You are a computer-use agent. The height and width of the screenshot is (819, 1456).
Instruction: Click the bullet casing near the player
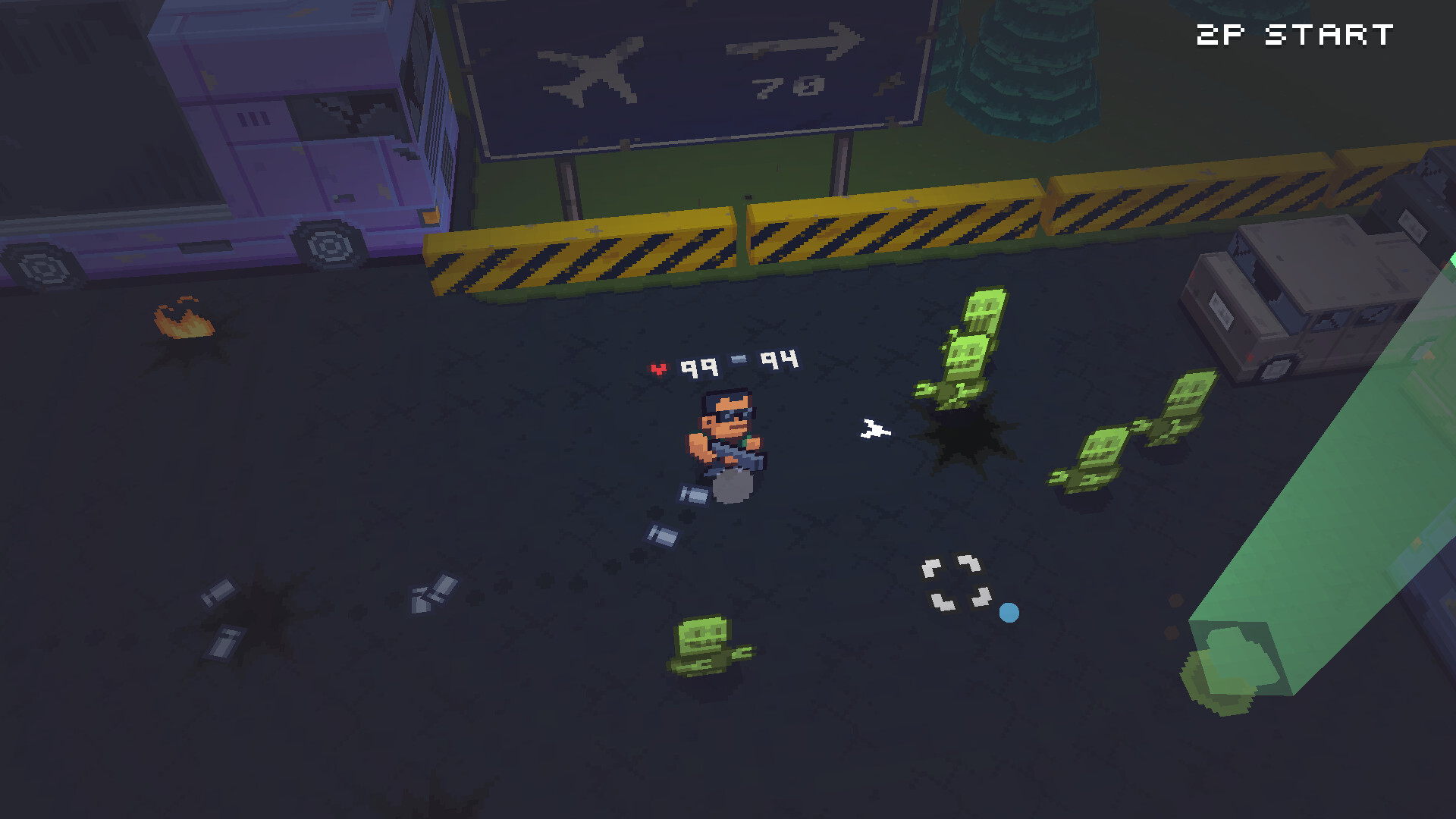point(692,494)
